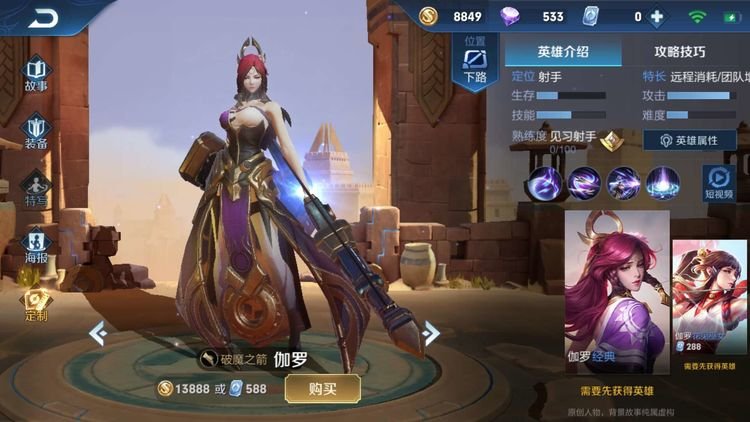Open the 装备 equipment section
Image resolution: width=750 pixels, height=422 pixels.
pyautogui.click(x=36, y=132)
